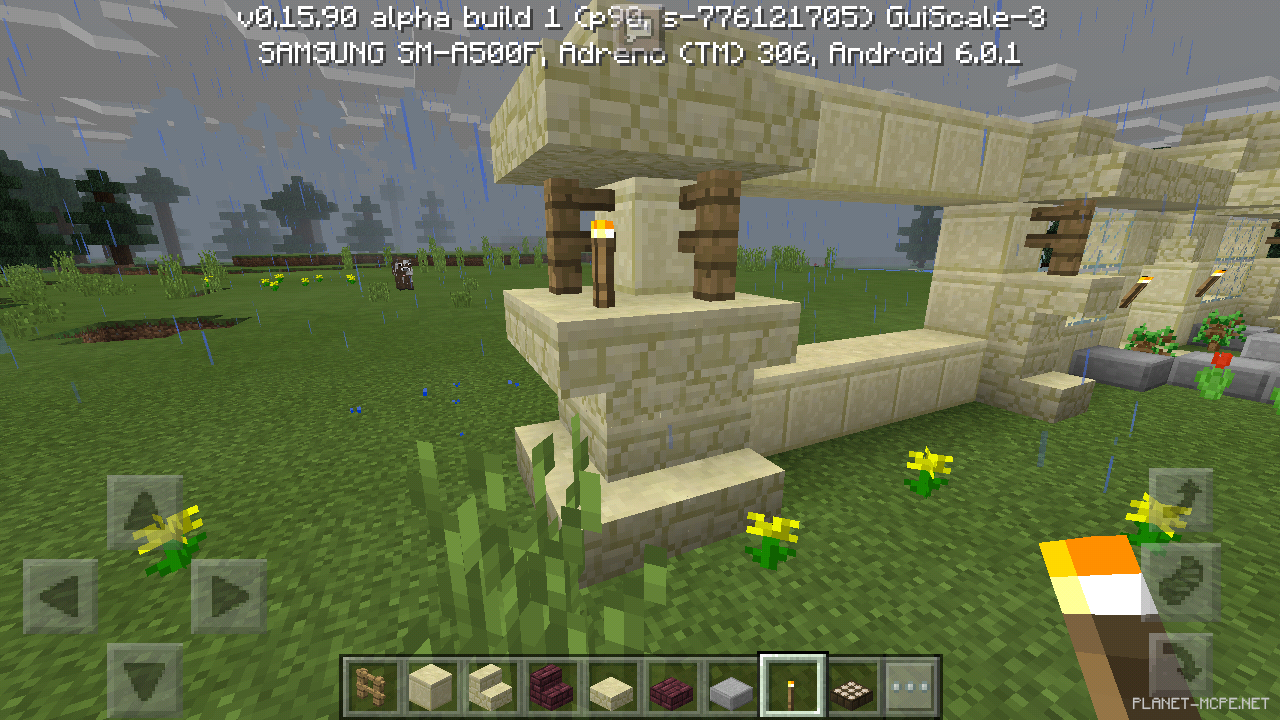Open the inventory with the three-dots button
The width and height of the screenshot is (1280, 720).
(x=911, y=687)
